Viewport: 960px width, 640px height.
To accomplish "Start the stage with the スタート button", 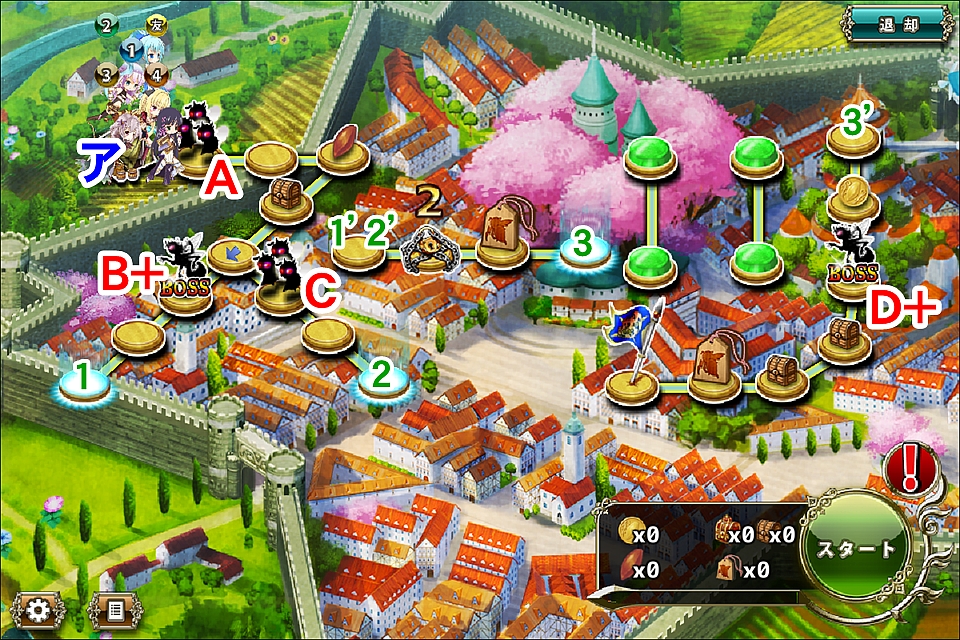I will tap(856, 549).
